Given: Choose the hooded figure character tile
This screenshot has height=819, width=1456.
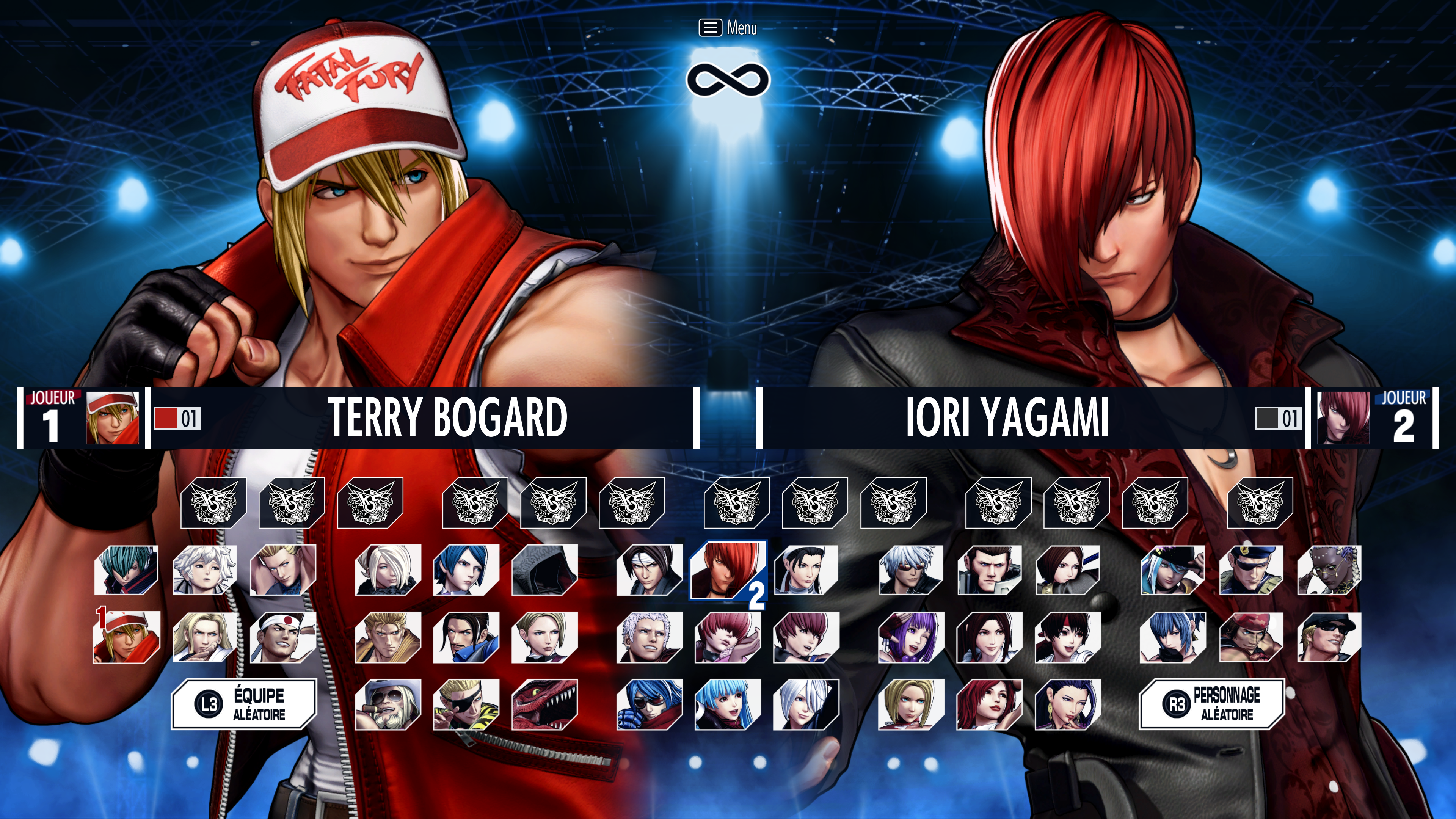Looking at the screenshot, I should point(544,570).
